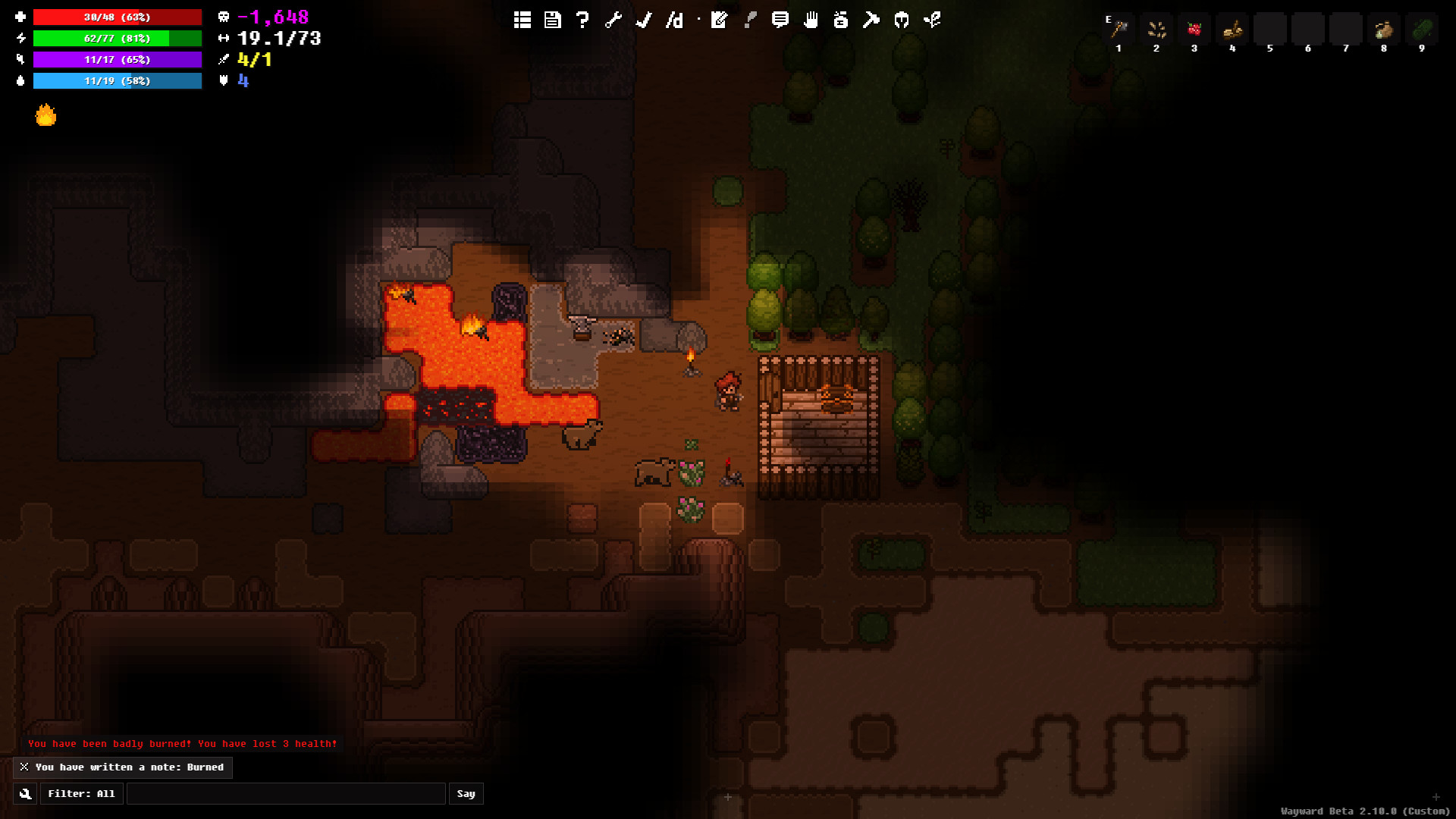Open equipment via the helmet icon
This screenshot has height=819, width=1456.
901,20
